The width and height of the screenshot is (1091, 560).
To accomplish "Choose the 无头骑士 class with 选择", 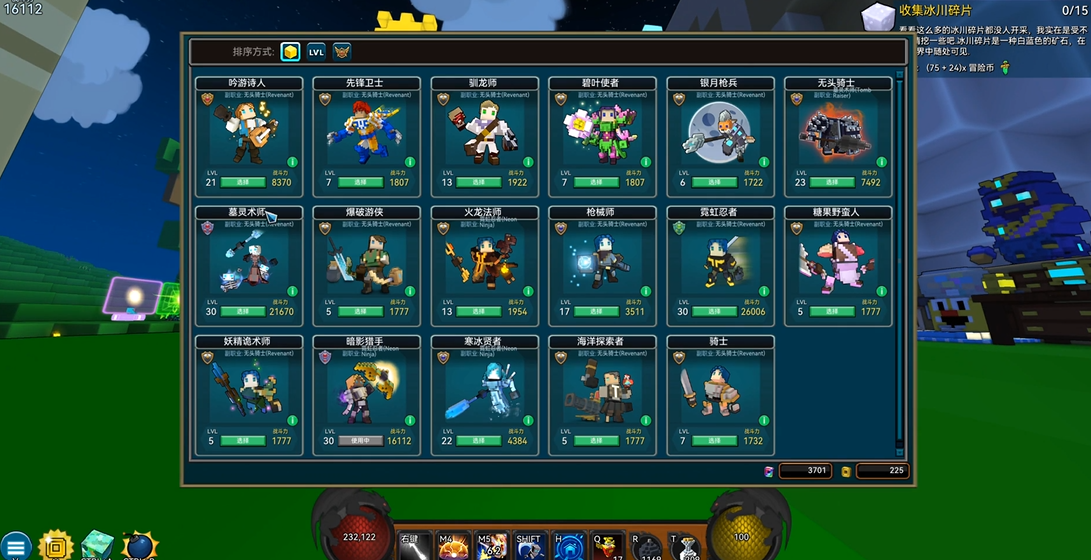I will tap(833, 183).
